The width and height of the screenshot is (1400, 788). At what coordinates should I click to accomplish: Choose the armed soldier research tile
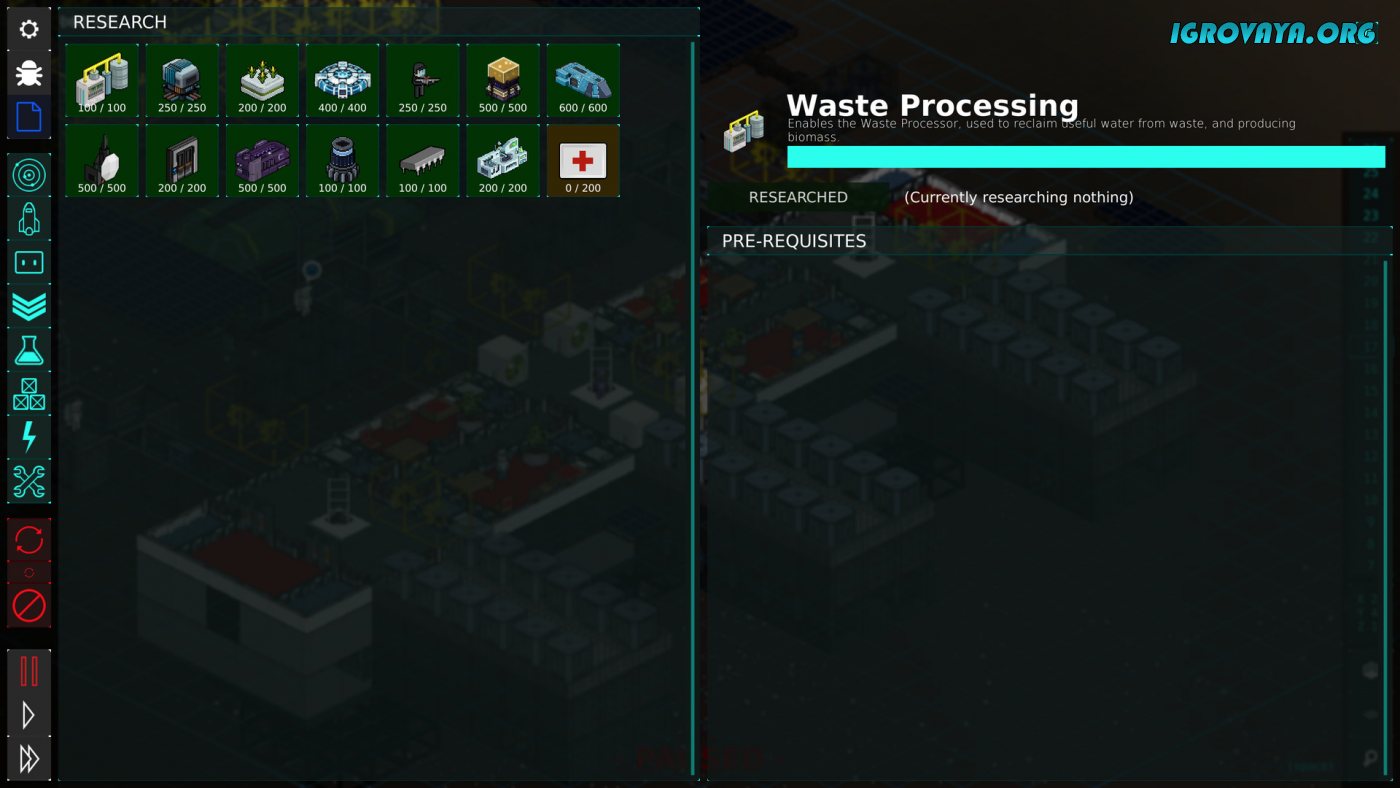[x=423, y=81]
